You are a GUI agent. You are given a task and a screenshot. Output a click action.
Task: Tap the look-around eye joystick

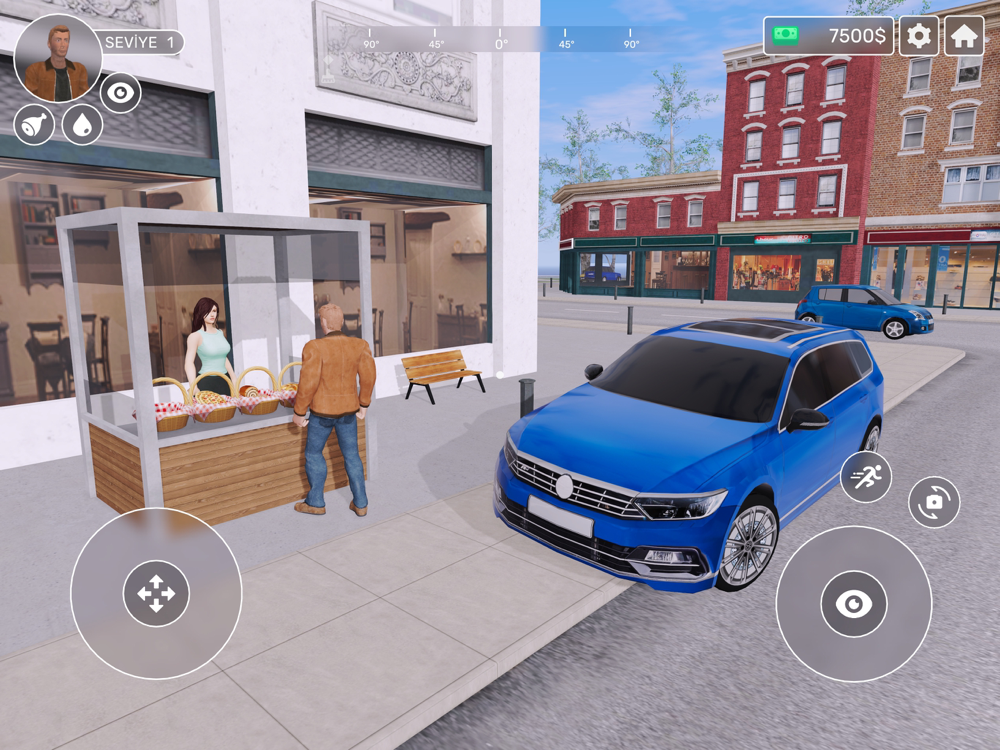854,603
